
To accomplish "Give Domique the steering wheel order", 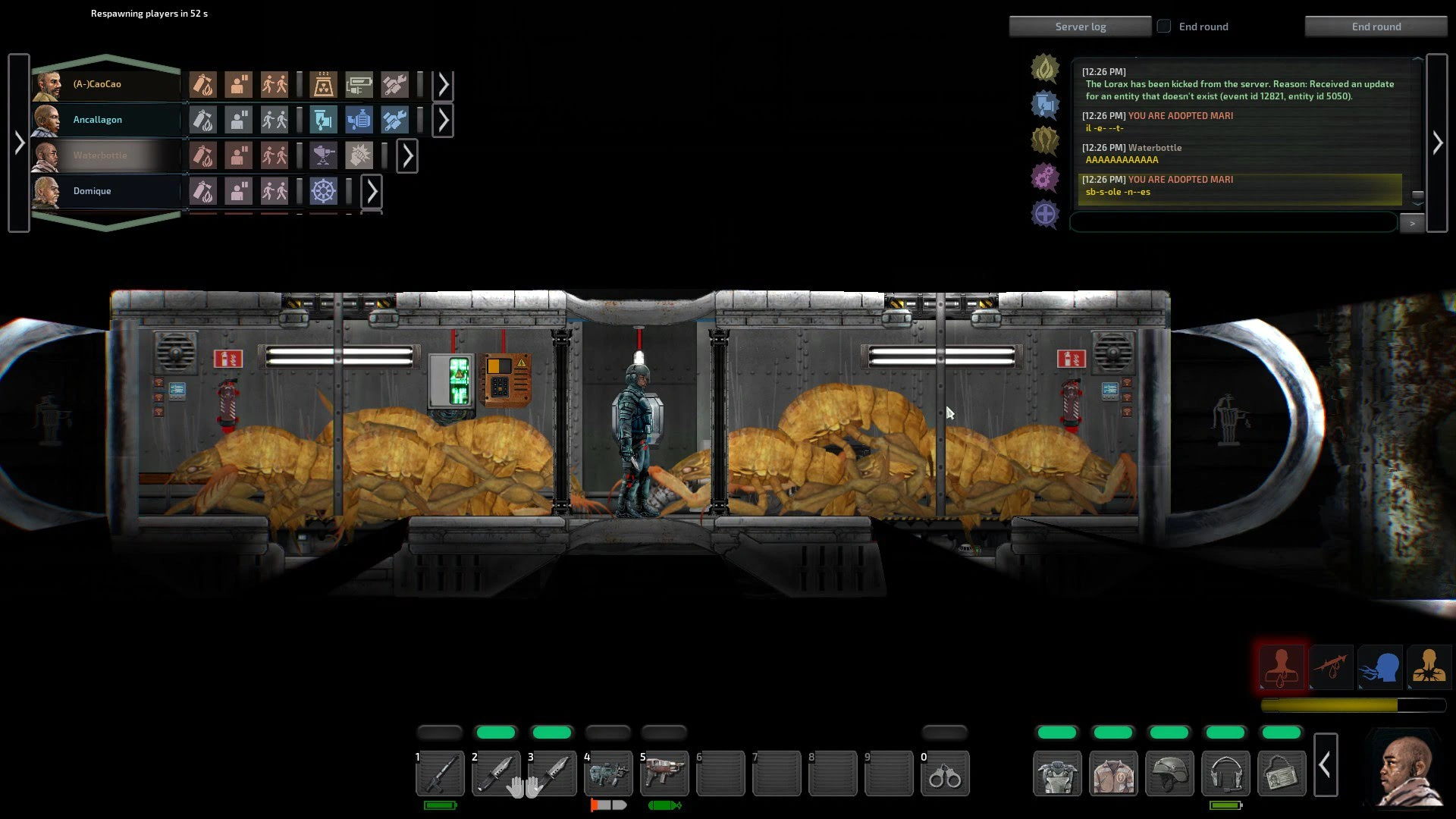I will point(323,191).
